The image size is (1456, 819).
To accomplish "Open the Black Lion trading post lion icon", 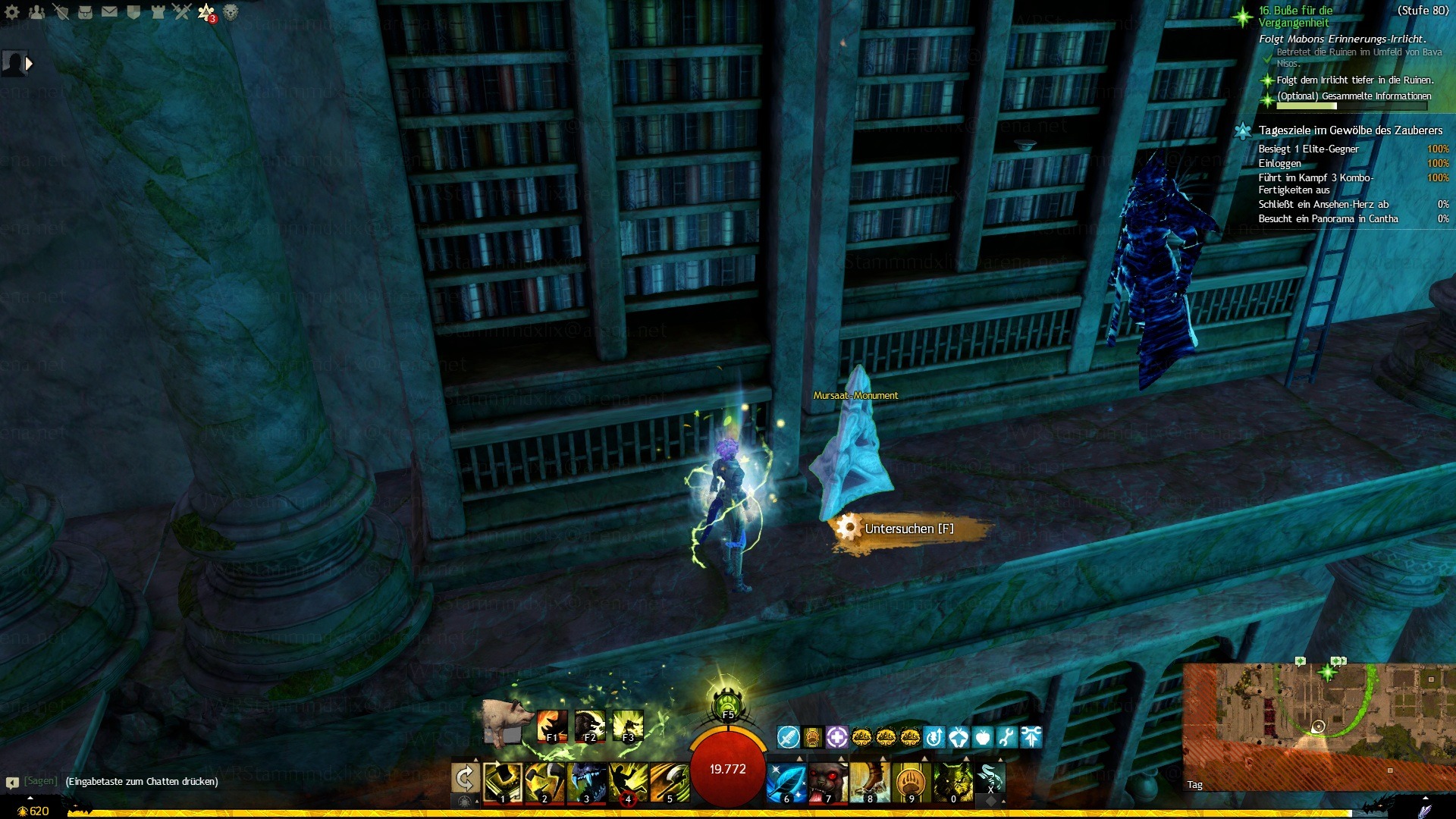I will point(231,11).
